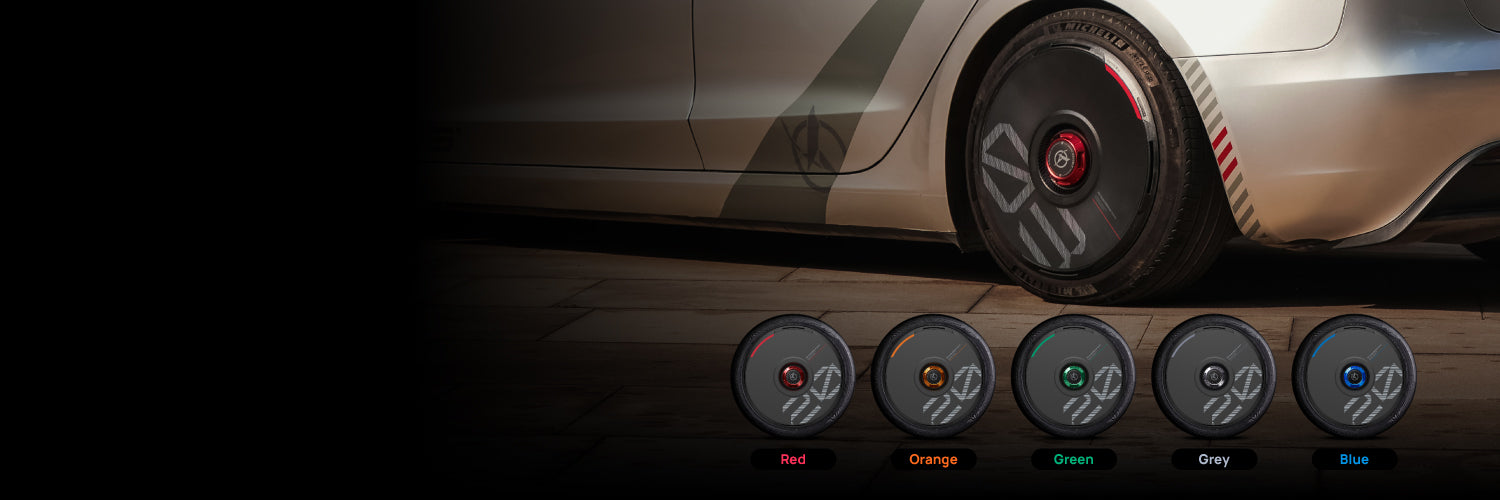
Task: Choose the Orange color label
Action: 933,460
